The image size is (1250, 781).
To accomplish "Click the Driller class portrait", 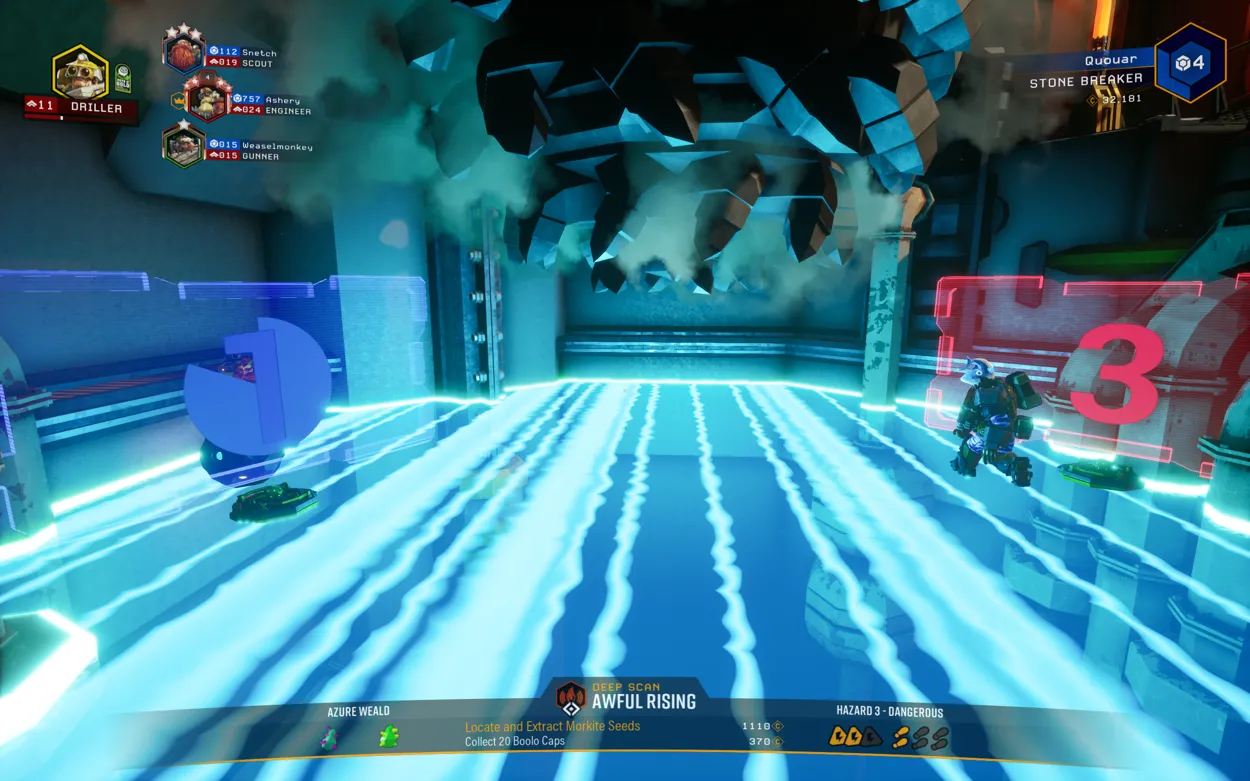I will (80, 72).
